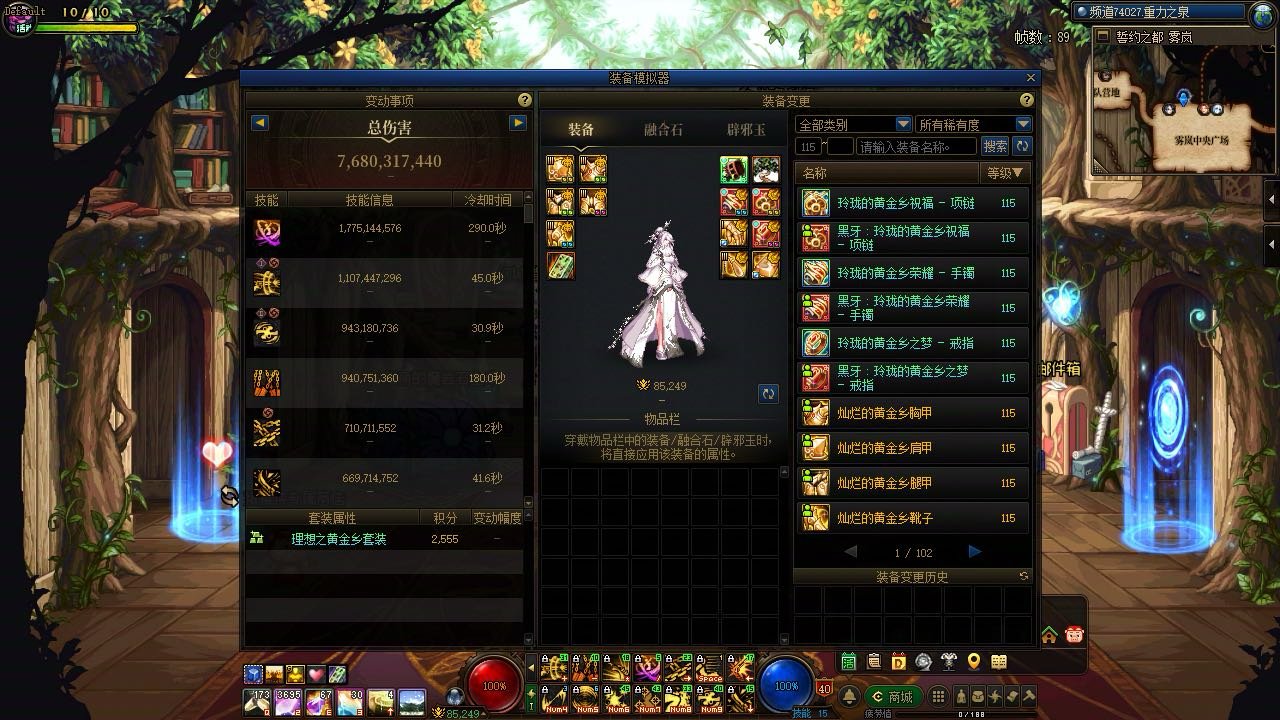The width and height of the screenshot is (1280, 720).
Task: Open the help question mark on 装备变更 panel
Action: 1025,100
